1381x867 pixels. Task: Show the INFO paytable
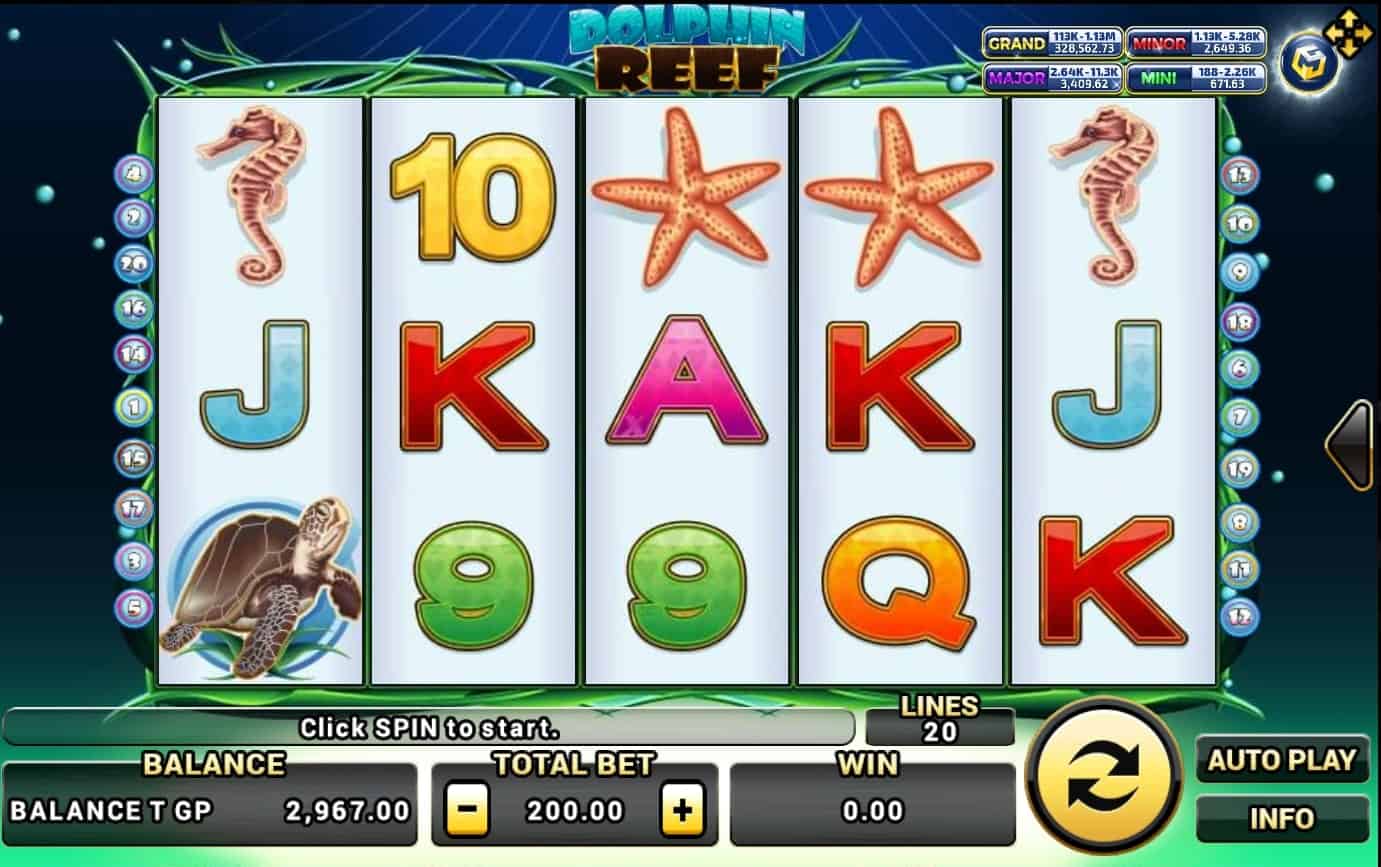coord(1282,819)
